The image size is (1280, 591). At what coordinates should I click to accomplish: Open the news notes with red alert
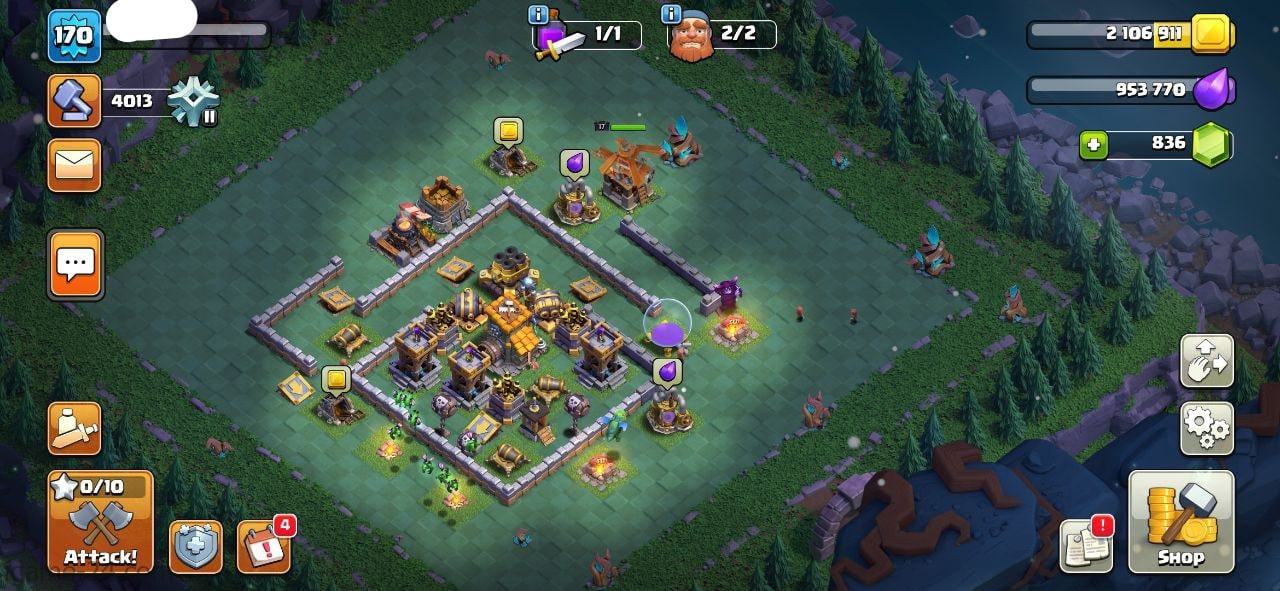(1086, 546)
